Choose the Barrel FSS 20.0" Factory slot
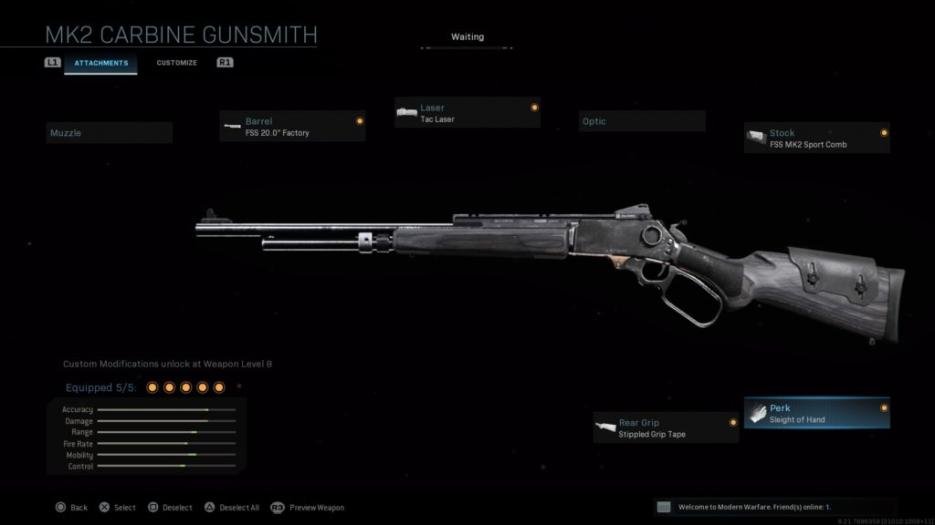This screenshot has width=935, height=525. (x=292, y=126)
